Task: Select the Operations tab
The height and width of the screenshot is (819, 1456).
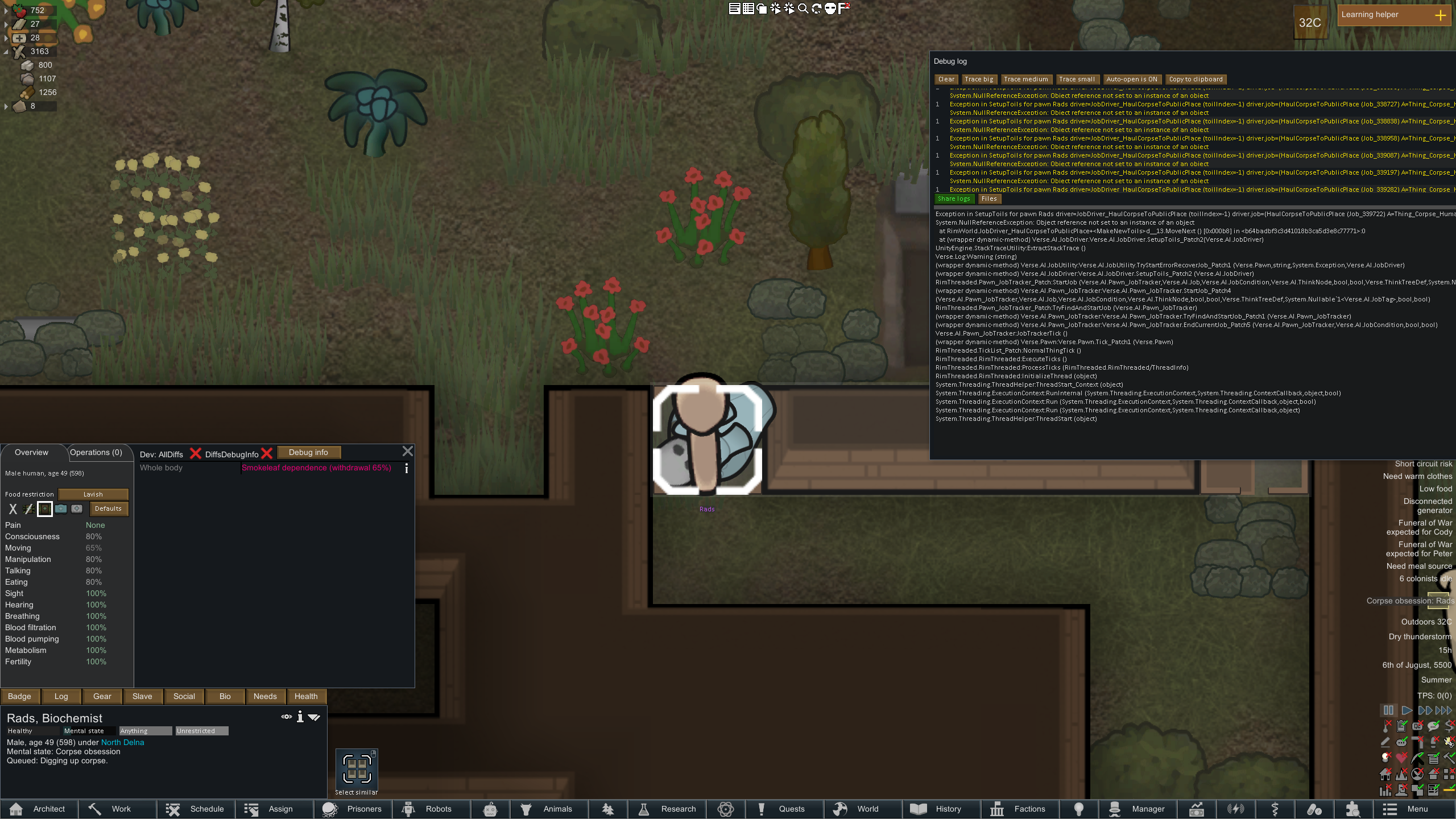Action: [x=96, y=453]
